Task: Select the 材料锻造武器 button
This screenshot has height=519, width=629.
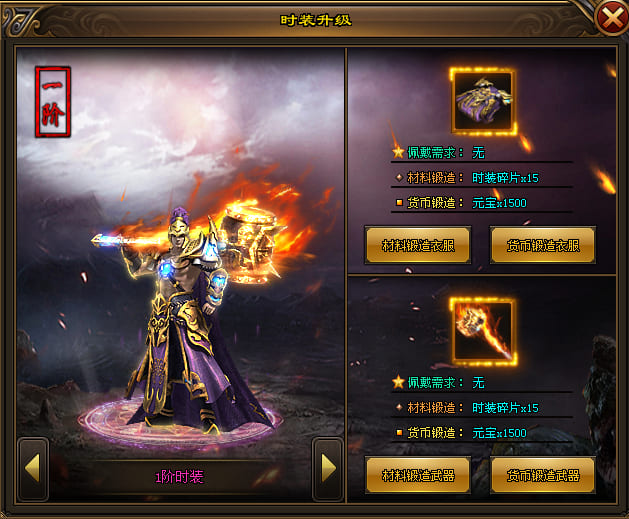Action: [418, 475]
